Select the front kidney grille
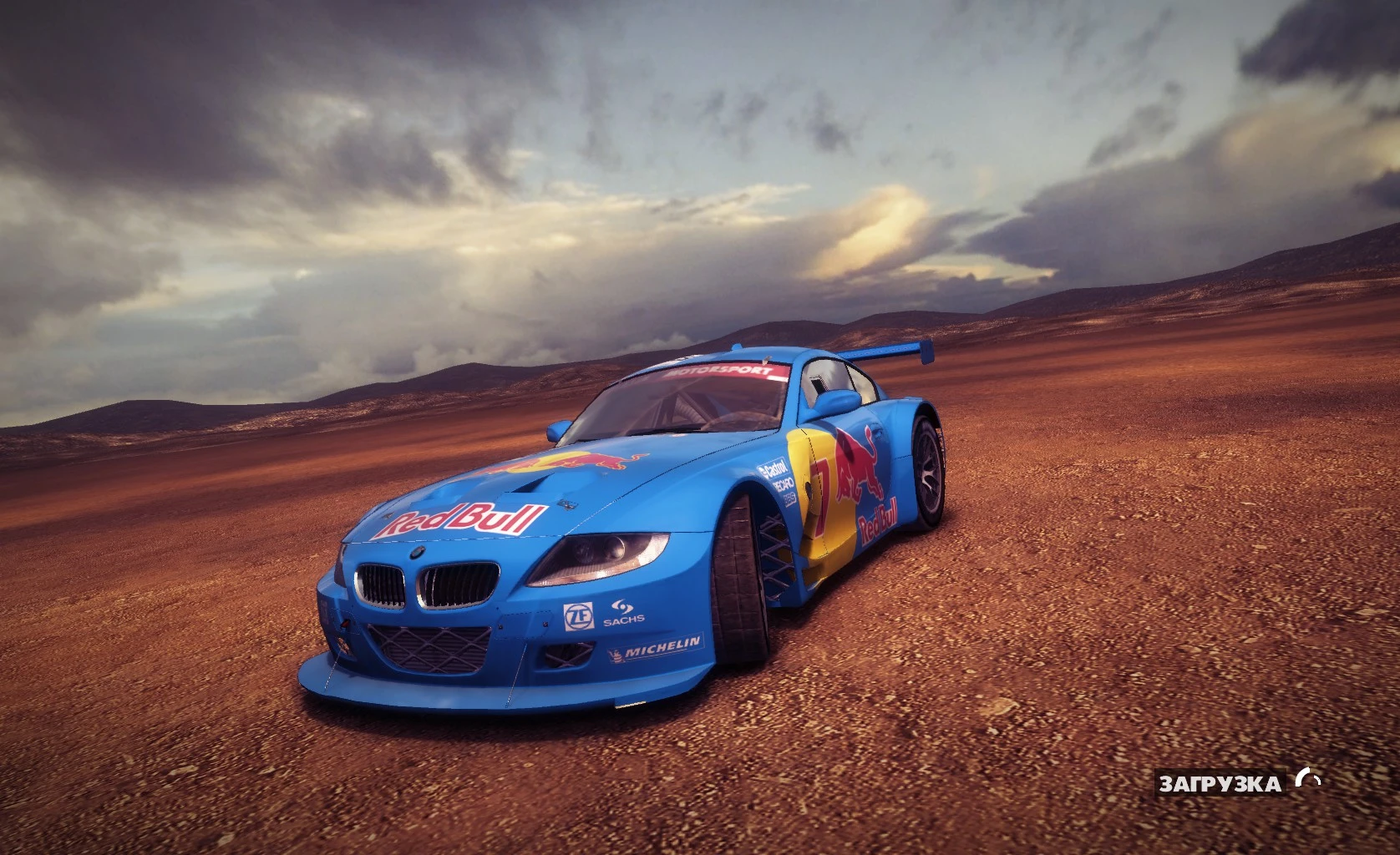The width and height of the screenshot is (1400, 855). [x=424, y=584]
